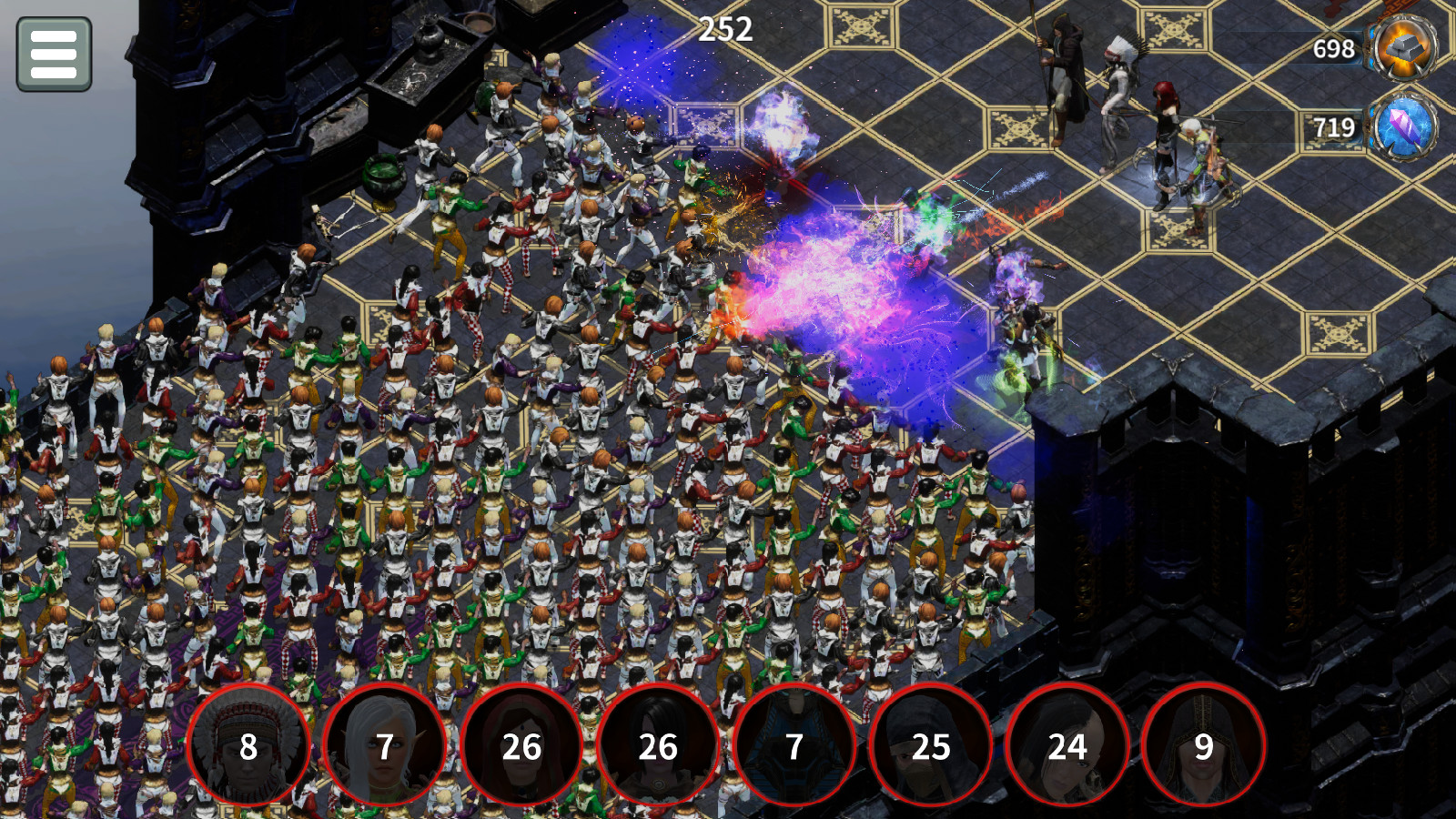
Task: Tap the masked assassin portrait showing 25
Action: [x=931, y=746]
